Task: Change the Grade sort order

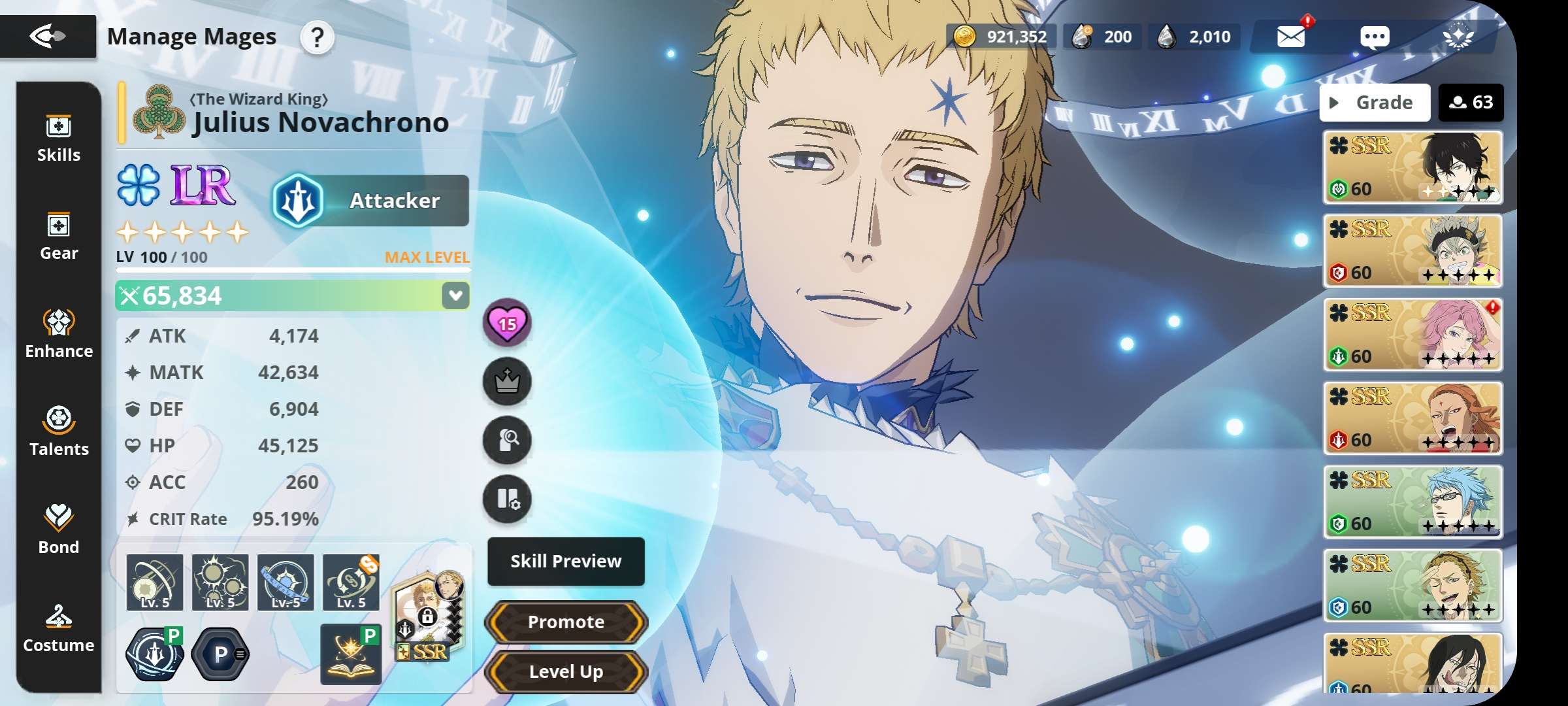Action: pos(1375,103)
